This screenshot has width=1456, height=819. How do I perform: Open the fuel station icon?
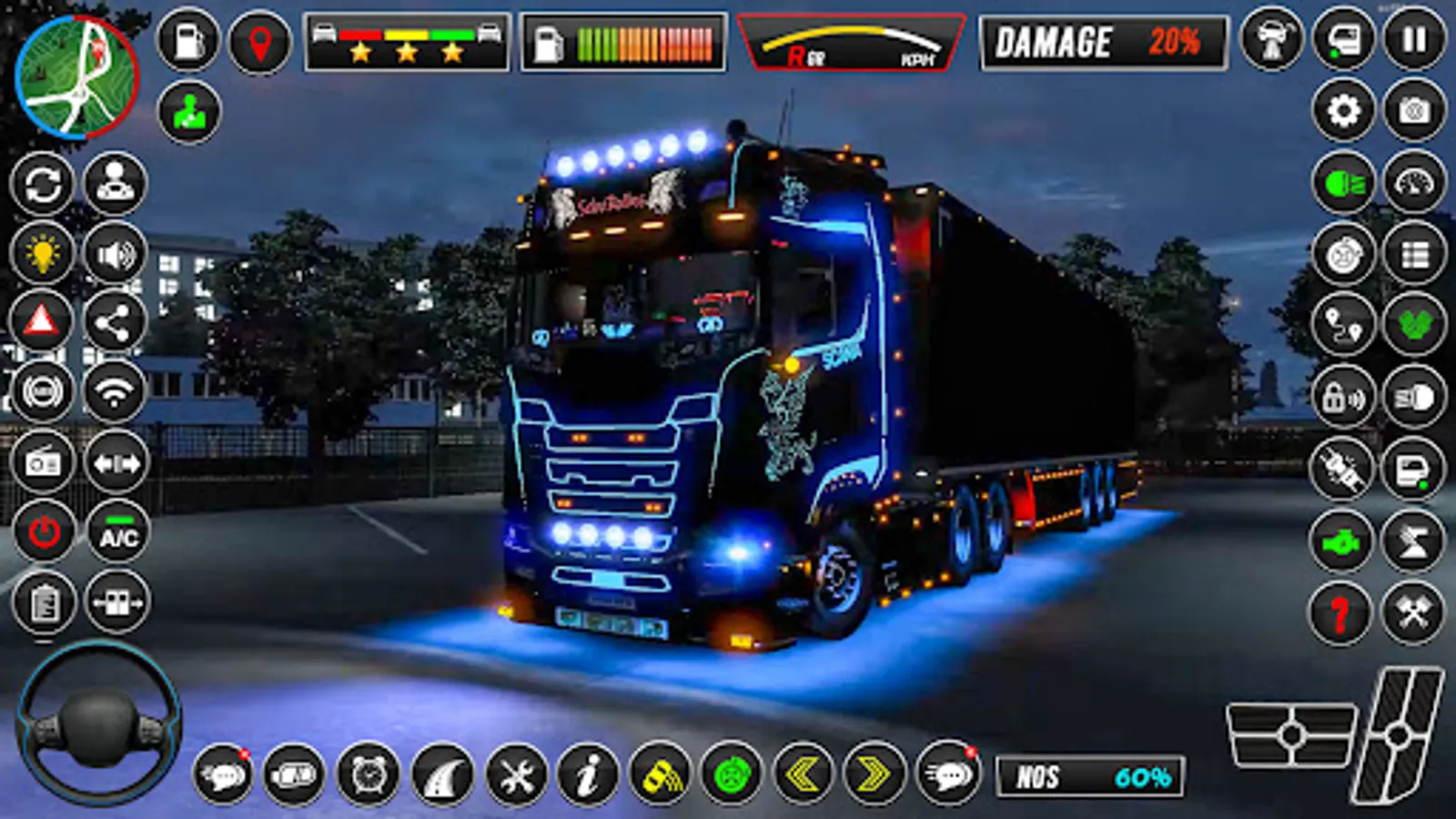coord(187,41)
